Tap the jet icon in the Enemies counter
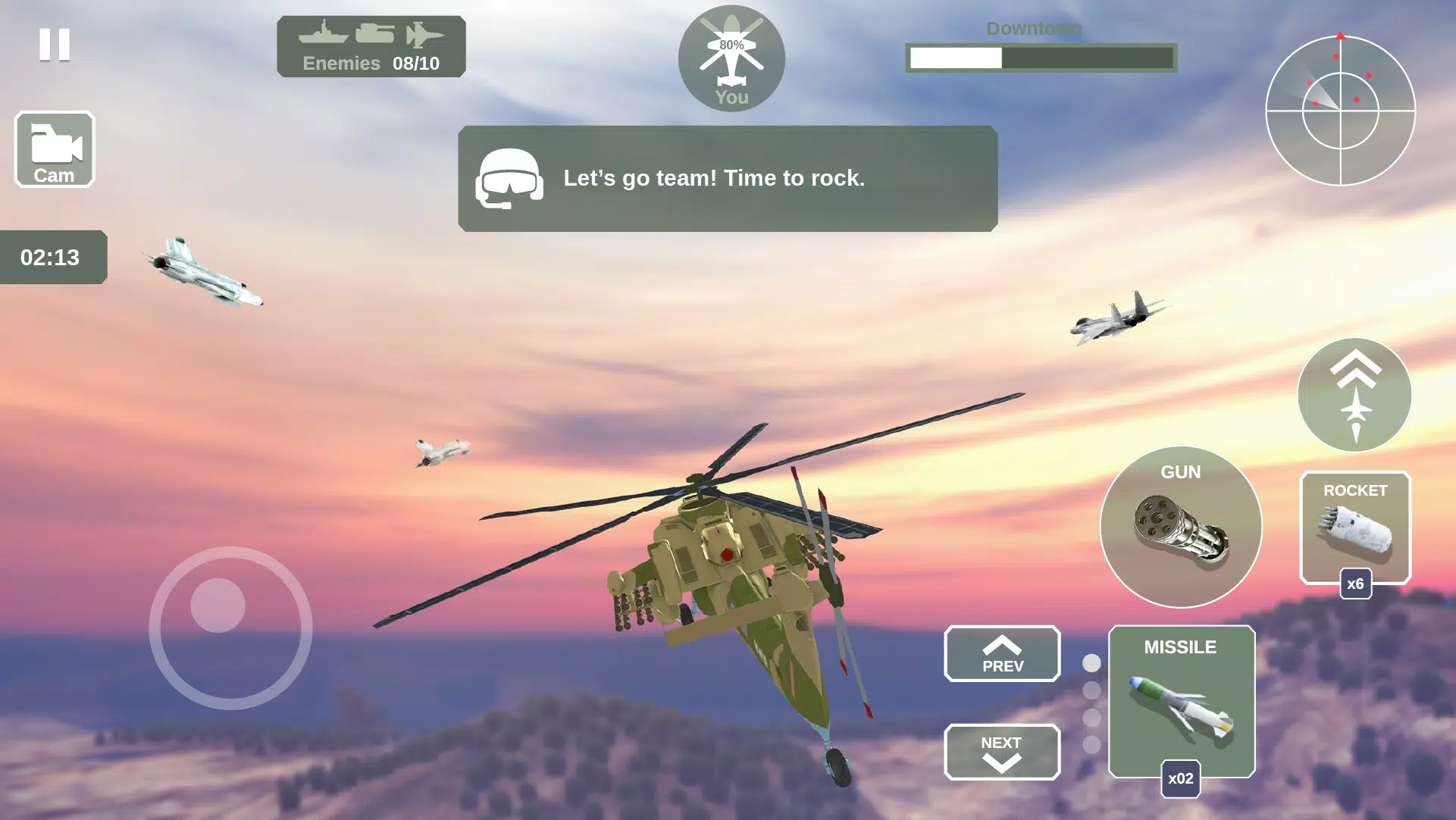Viewport: 1456px width, 820px height. tap(427, 35)
